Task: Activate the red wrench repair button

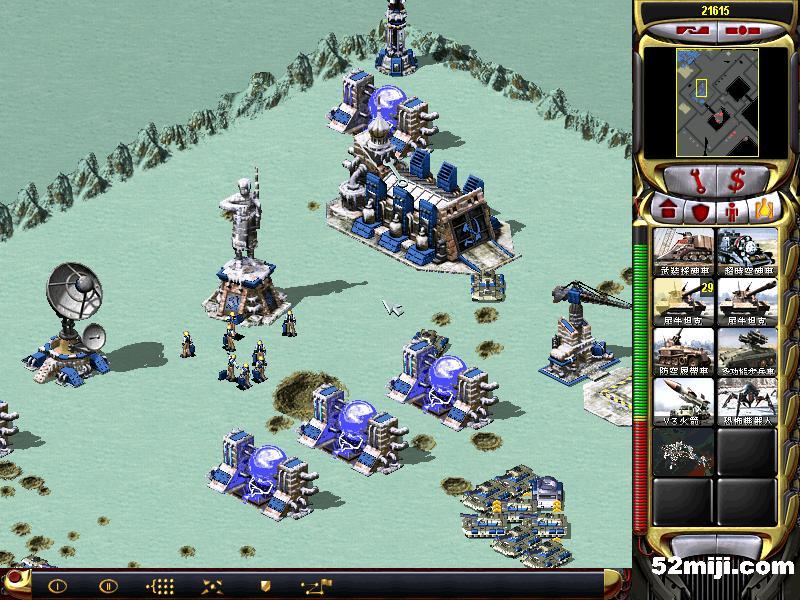Action: pos(693,180)
